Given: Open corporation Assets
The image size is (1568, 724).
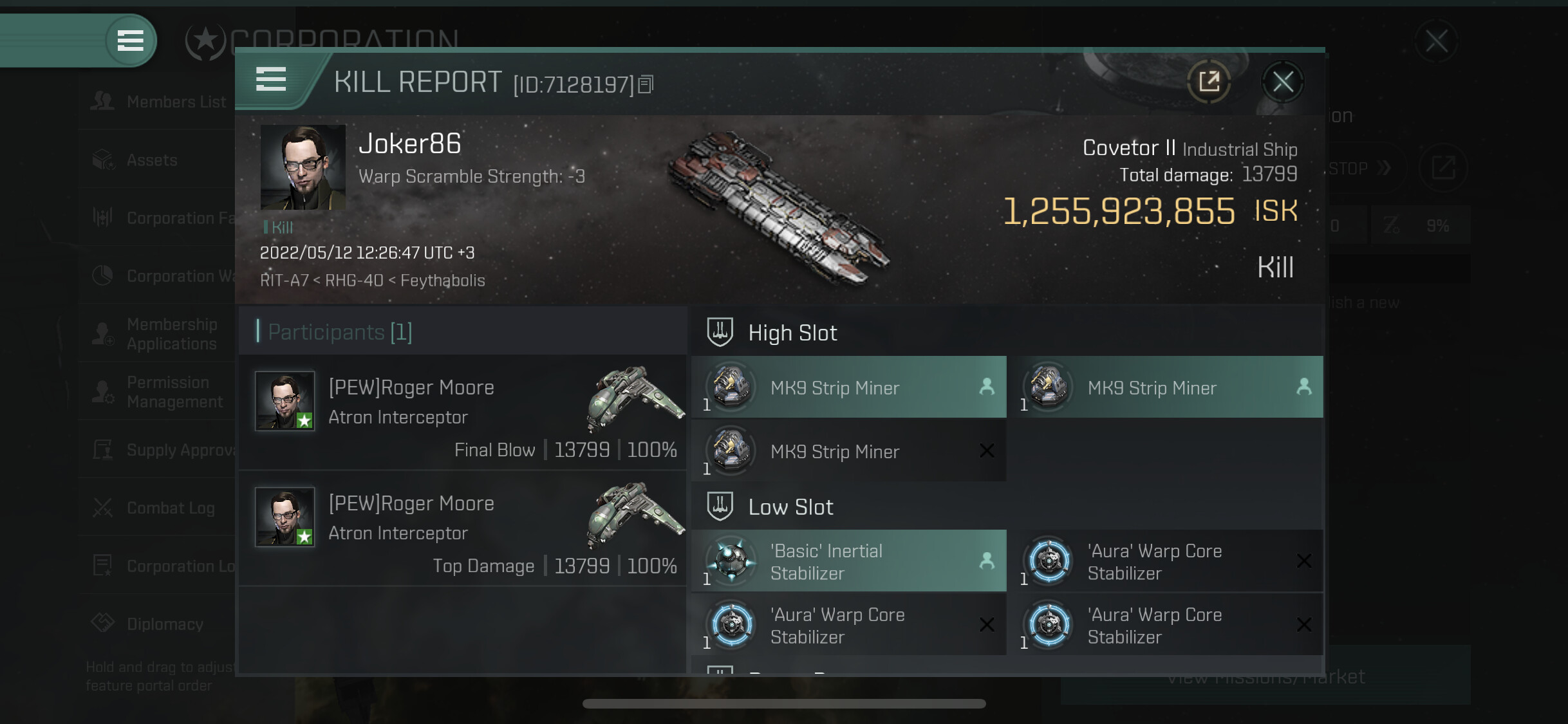Looking at the screenshot, I should [151, 160].
